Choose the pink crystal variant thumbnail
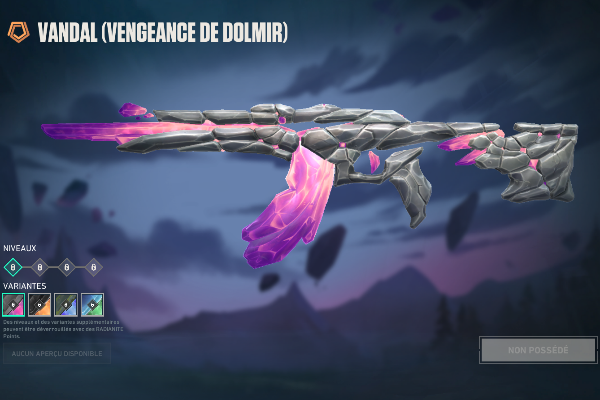This screenshot has height=400, width=600. [x=14, y=305]
